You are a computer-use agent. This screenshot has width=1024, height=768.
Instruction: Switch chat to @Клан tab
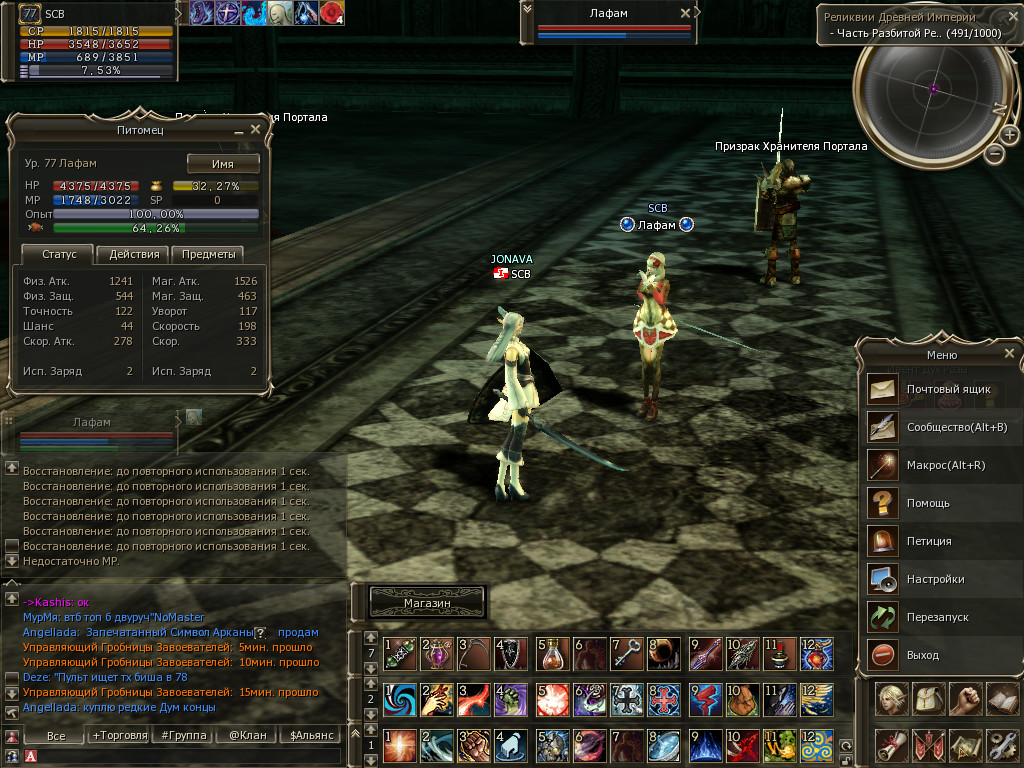pos(246,735)
